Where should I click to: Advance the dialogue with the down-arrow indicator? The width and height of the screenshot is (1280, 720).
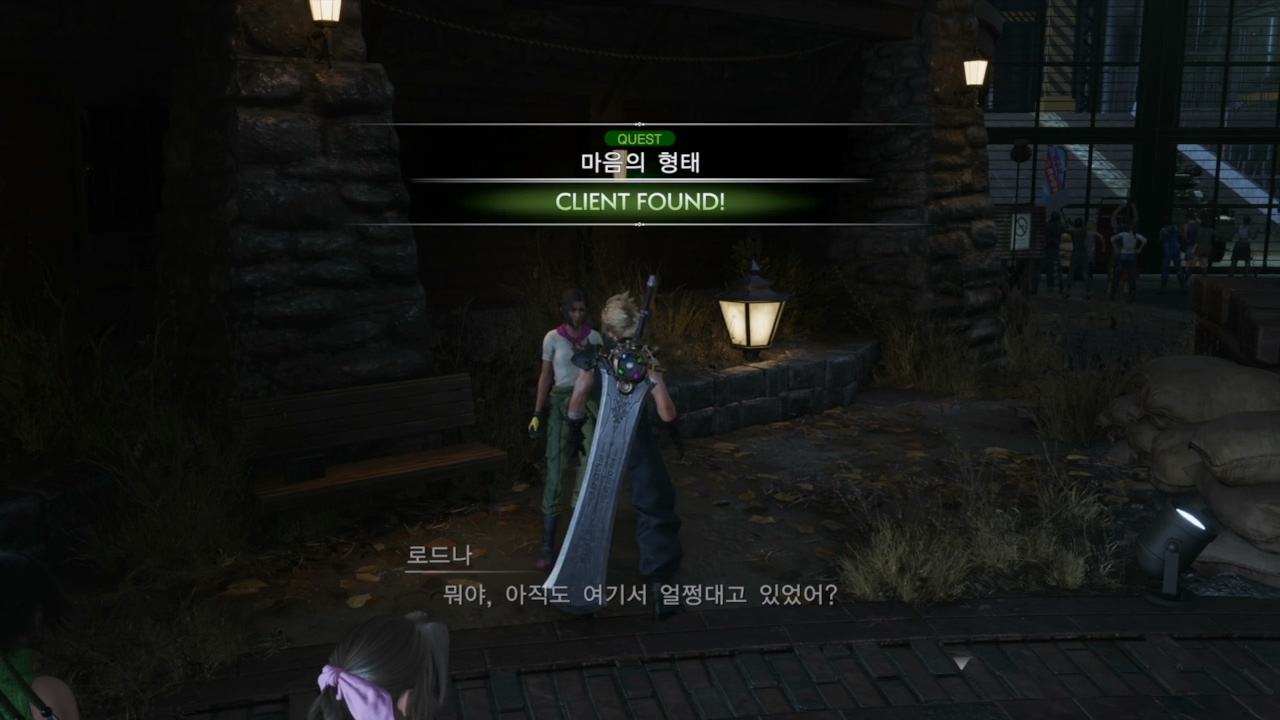click(x=961, y=662)
